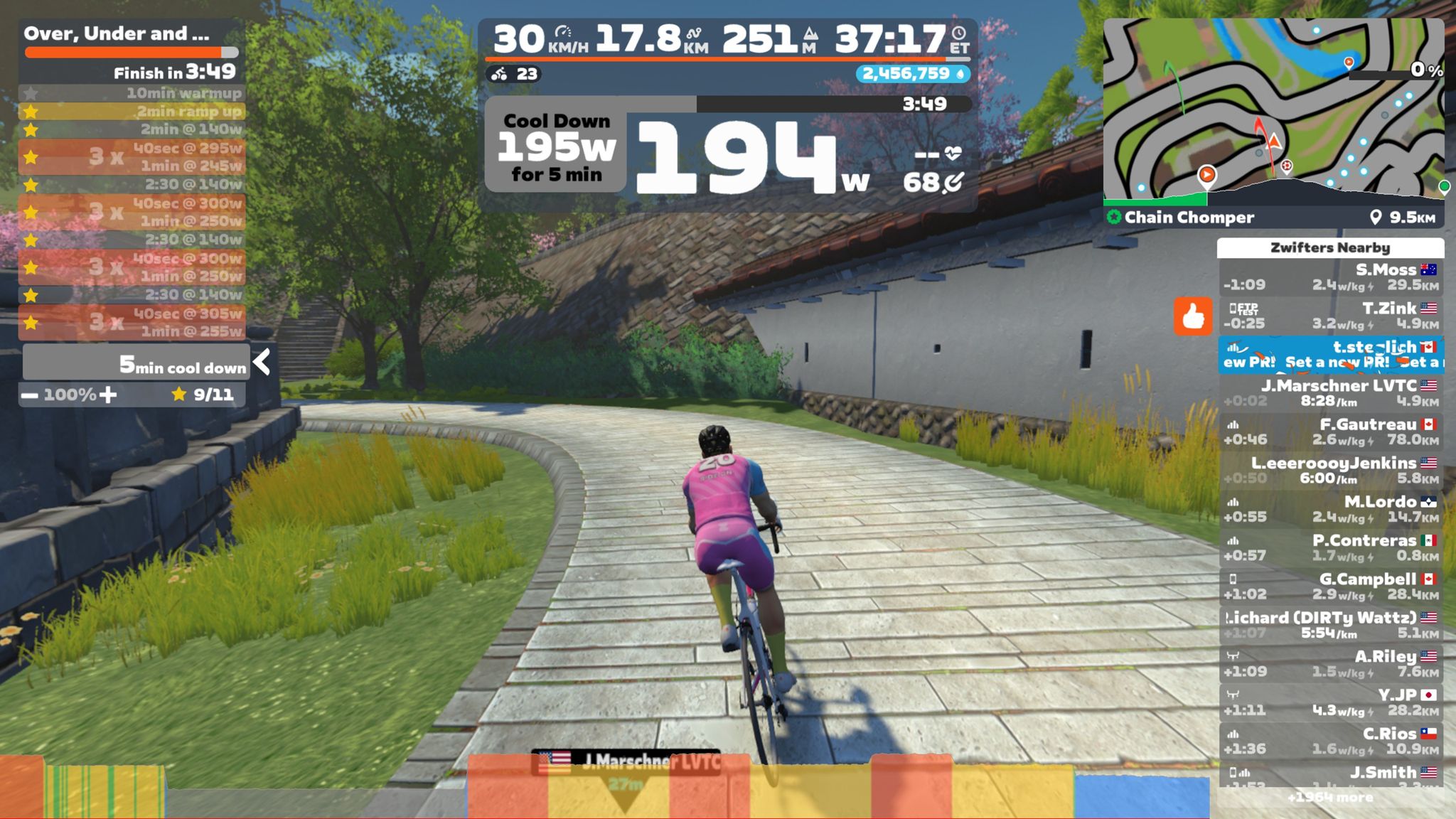Select G.Campbell in the nearby list
1456x819 pixels.
(x=1330, y=587)
